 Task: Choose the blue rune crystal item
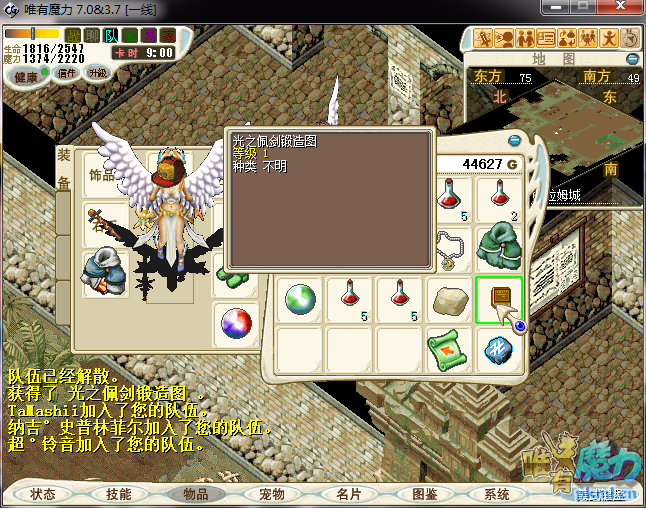click(499, 349)
